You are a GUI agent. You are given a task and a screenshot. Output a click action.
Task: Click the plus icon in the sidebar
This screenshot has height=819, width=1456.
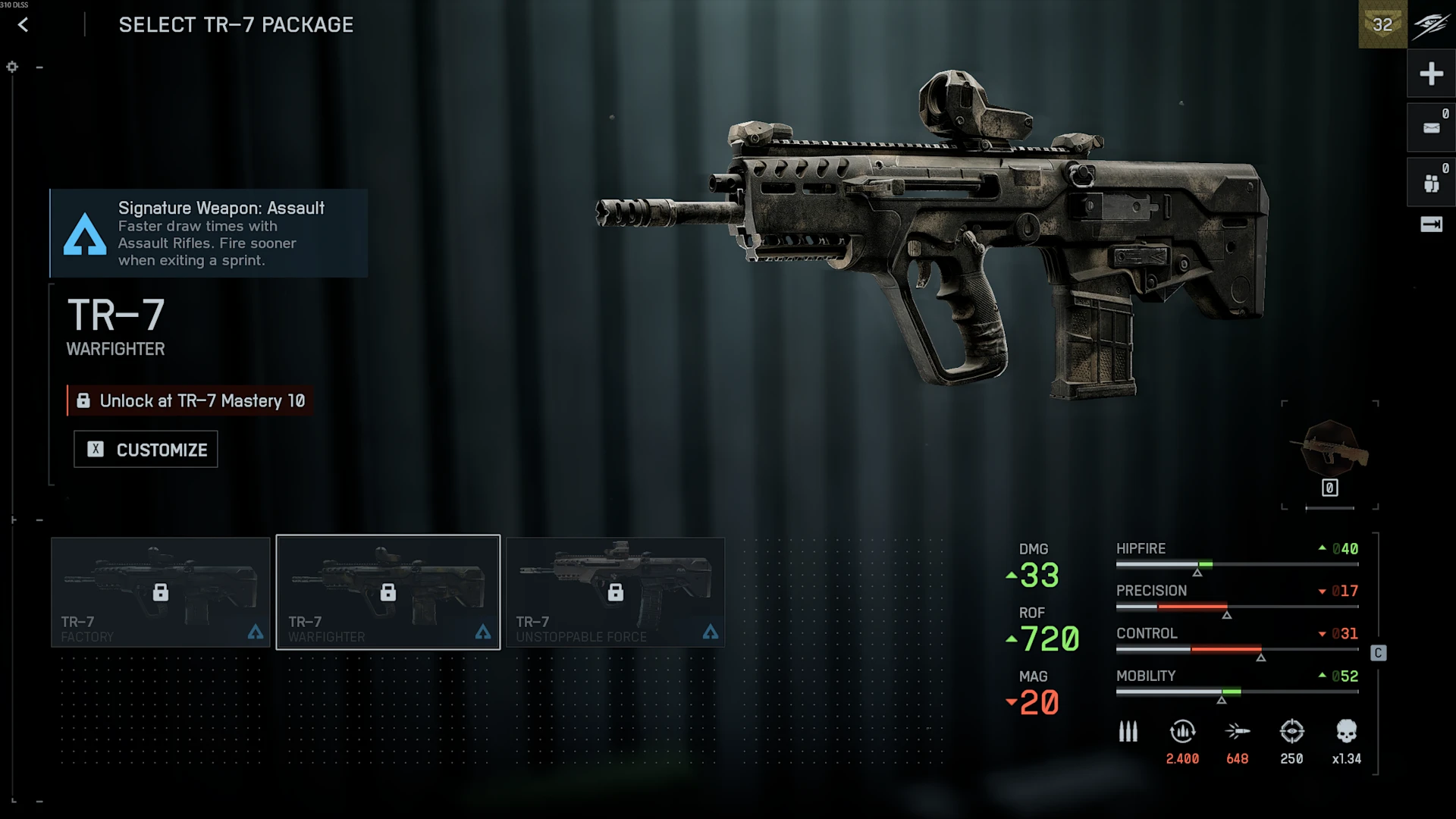click(x=1431, y=74)
